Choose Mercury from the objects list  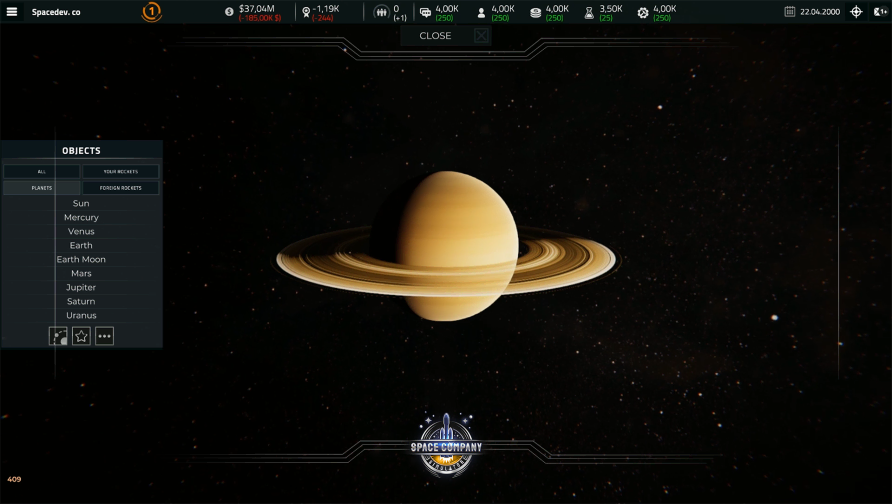point(81,218)
